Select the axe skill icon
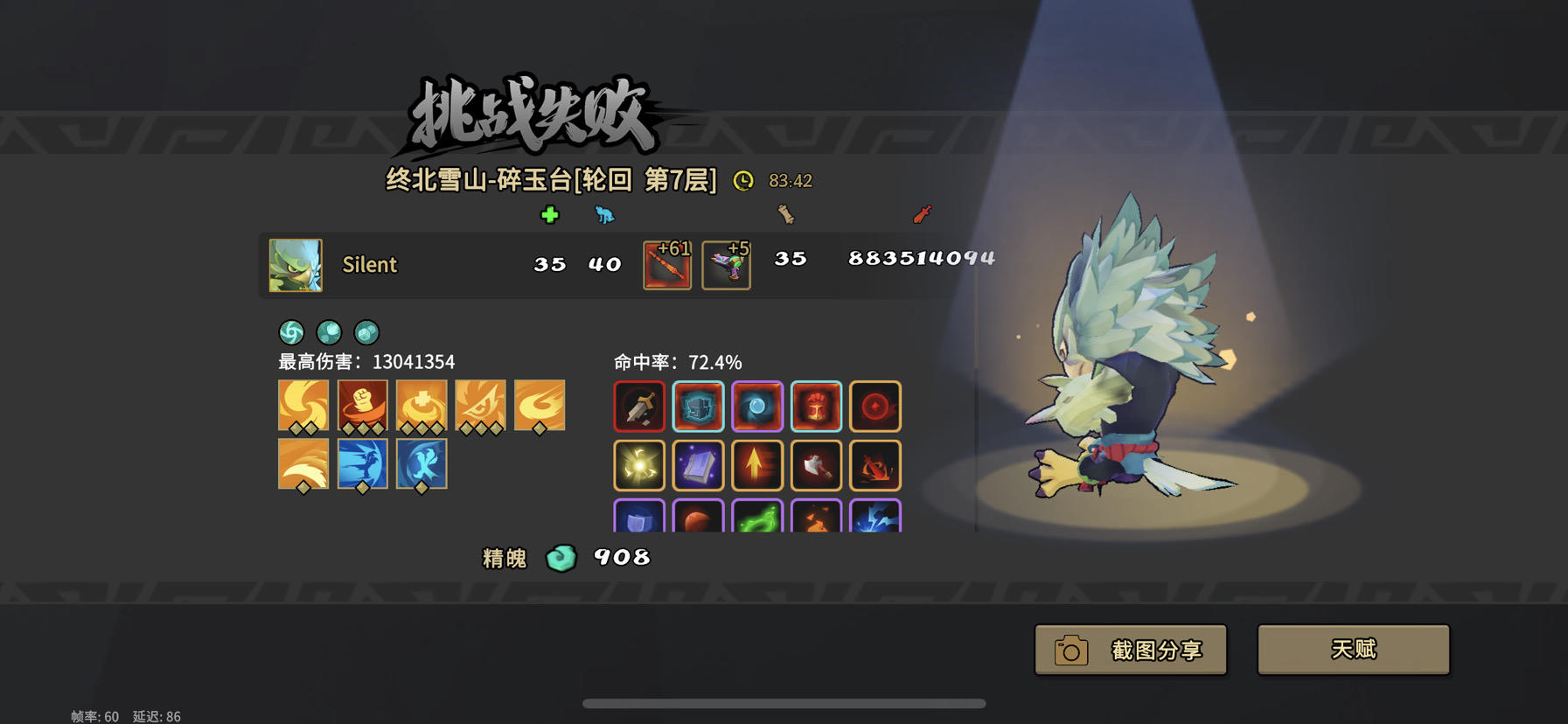Image resolution: width=1568 pixels, height=724 pixels. (x=815, y=464)
